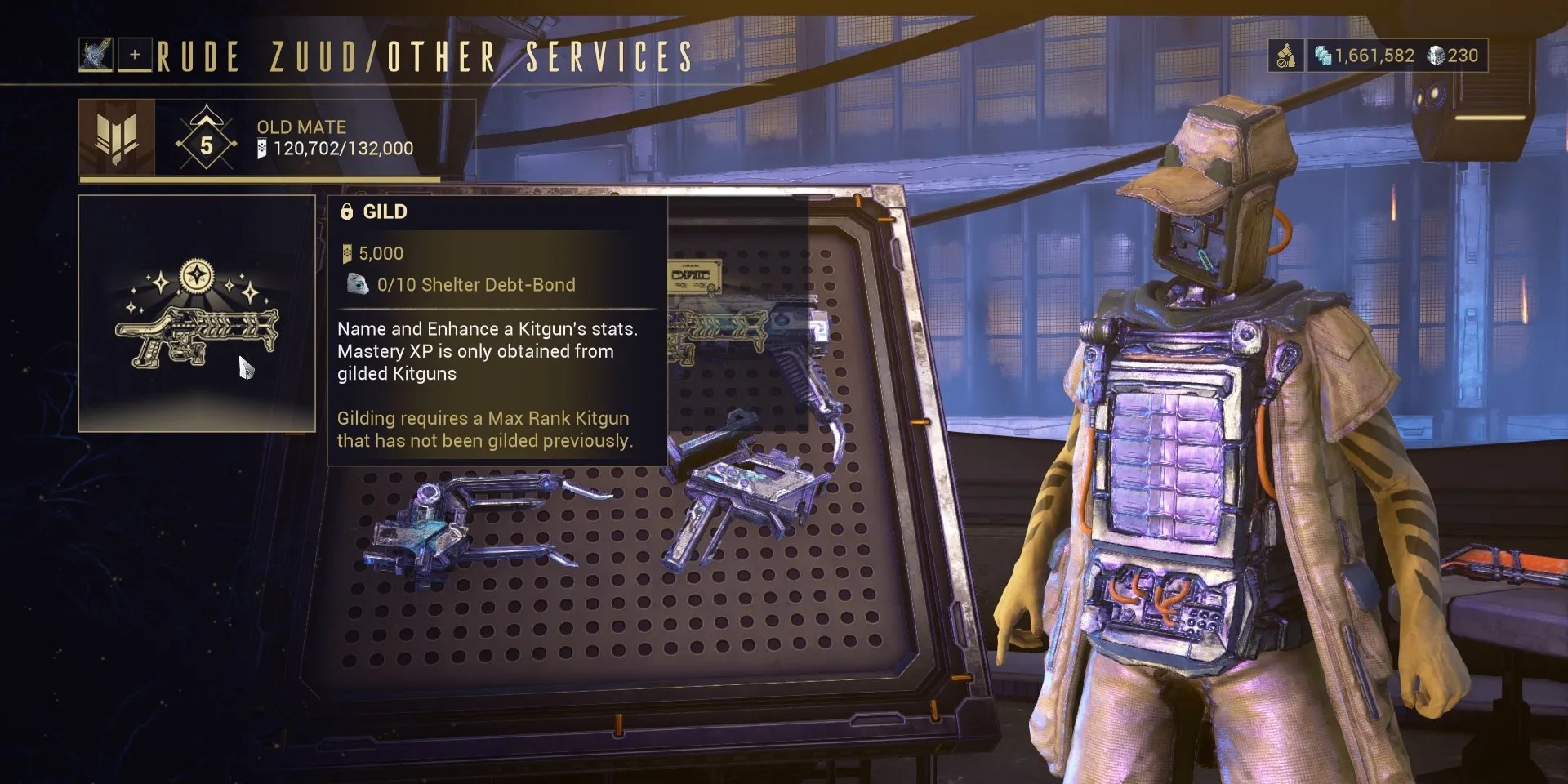
Task: Click the lock icon next to GILD
Action: [346, 212]
